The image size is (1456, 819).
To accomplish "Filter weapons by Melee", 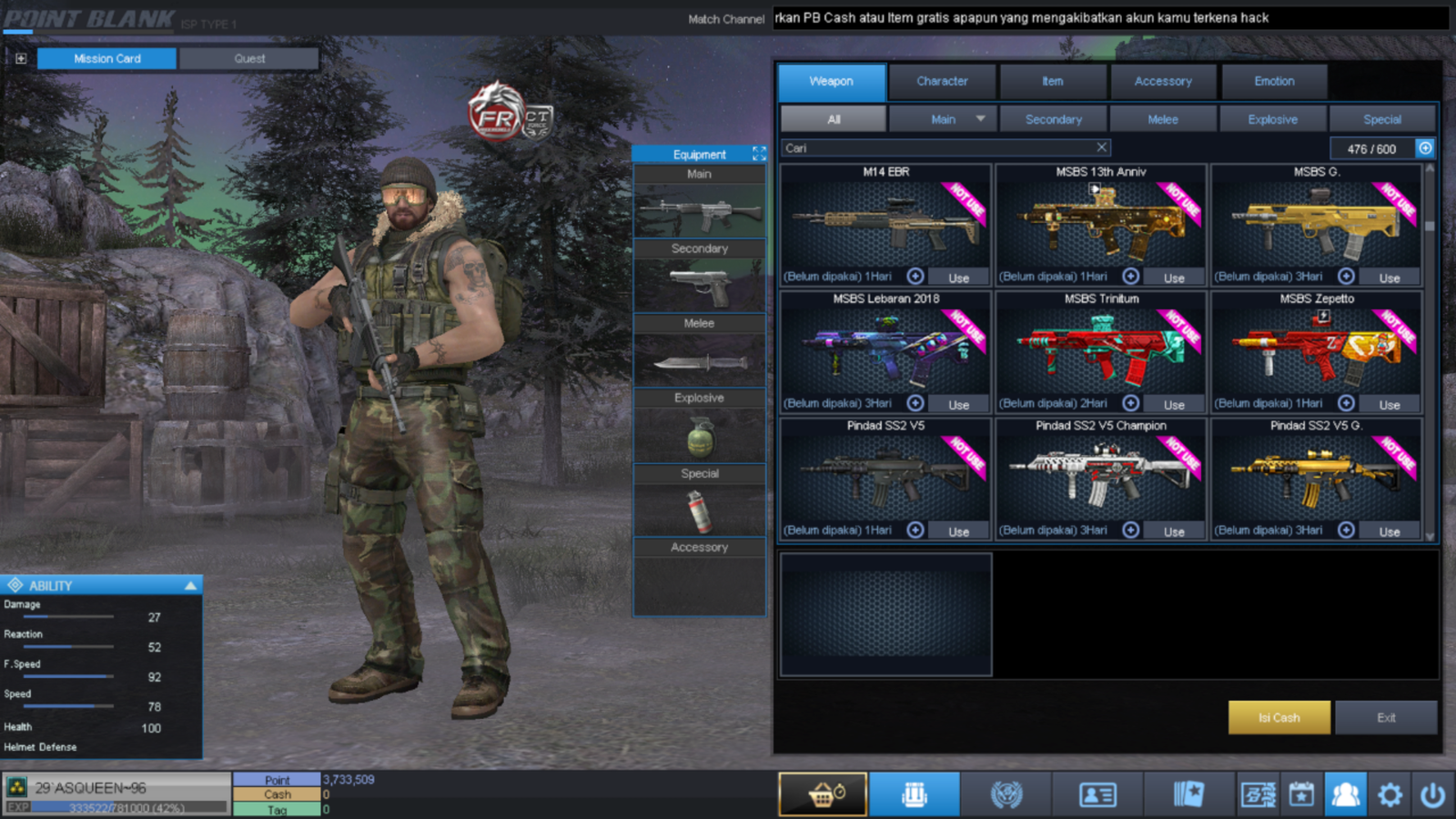I will [1163, 119].
